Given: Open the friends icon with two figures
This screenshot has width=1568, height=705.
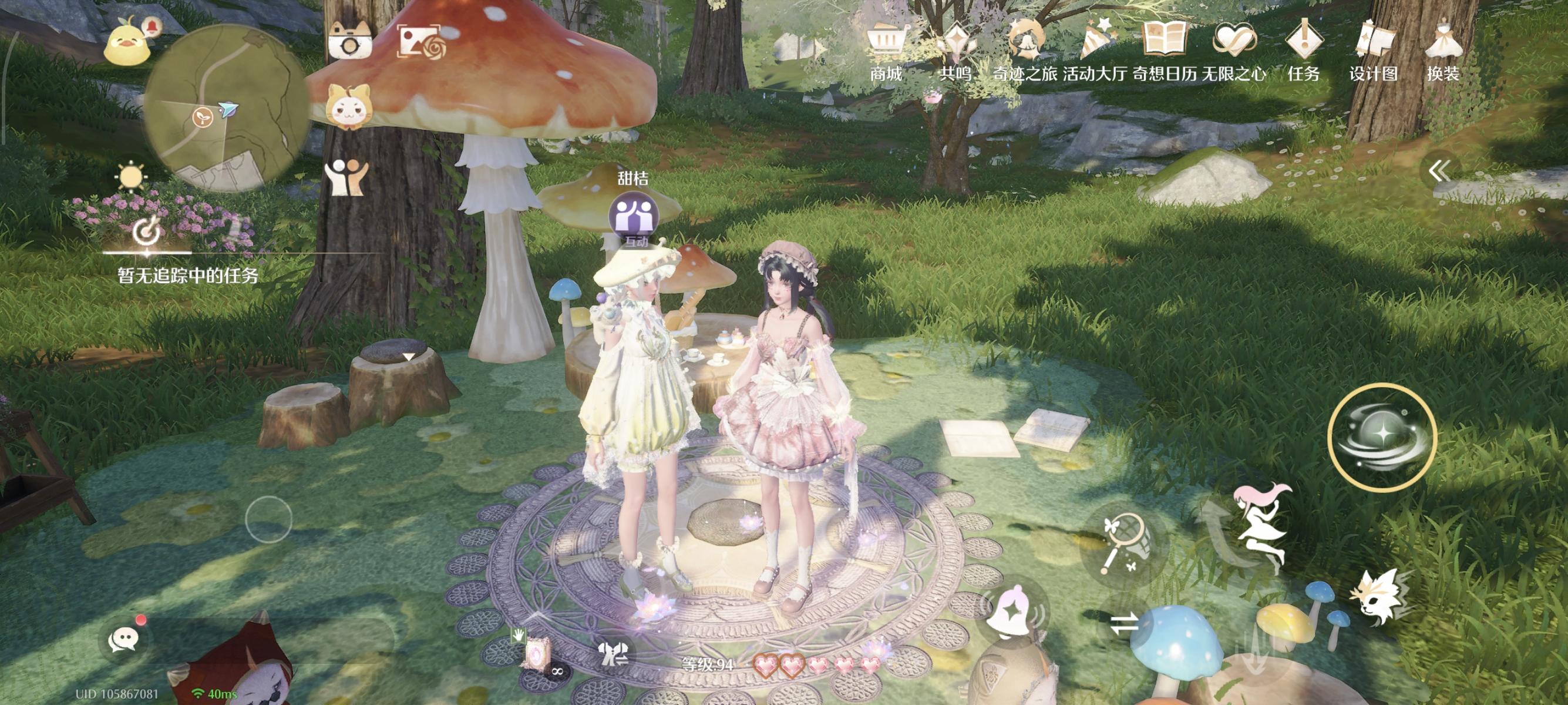Looking at the screenshot, I should [x=346, y=177].
